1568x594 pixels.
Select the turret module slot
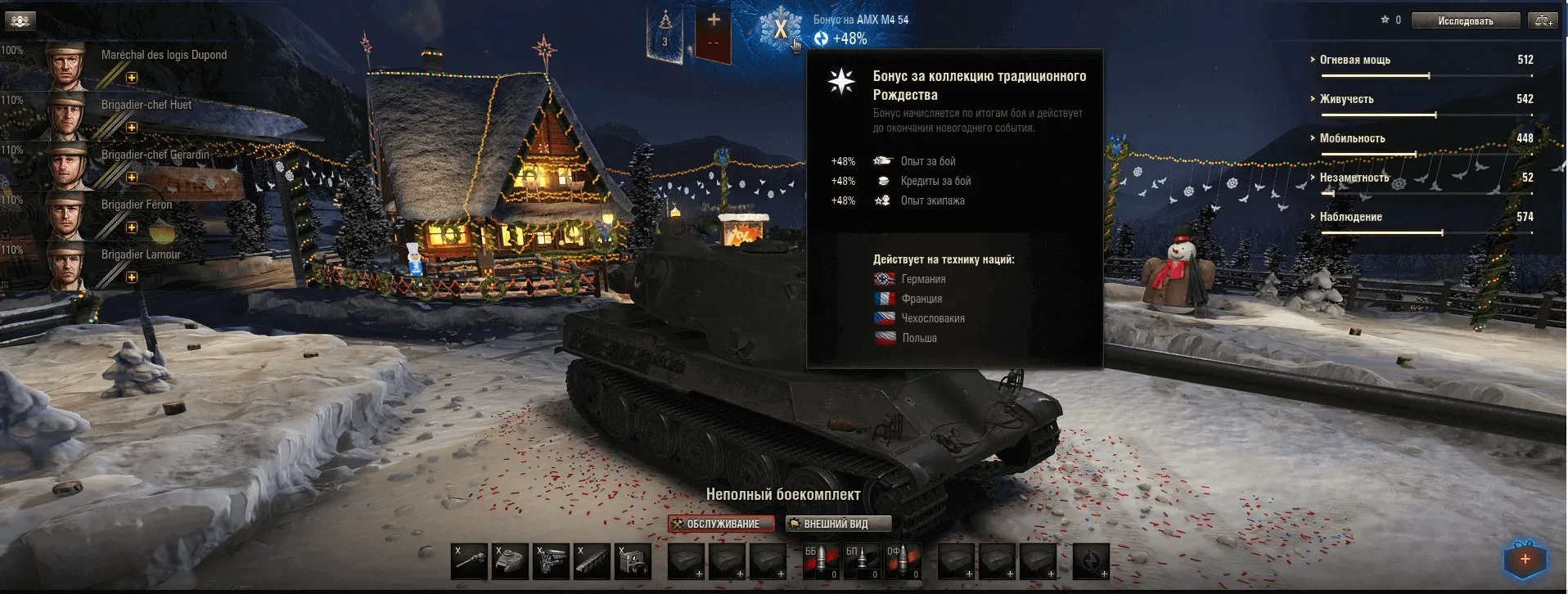click(x=510, y=561)
